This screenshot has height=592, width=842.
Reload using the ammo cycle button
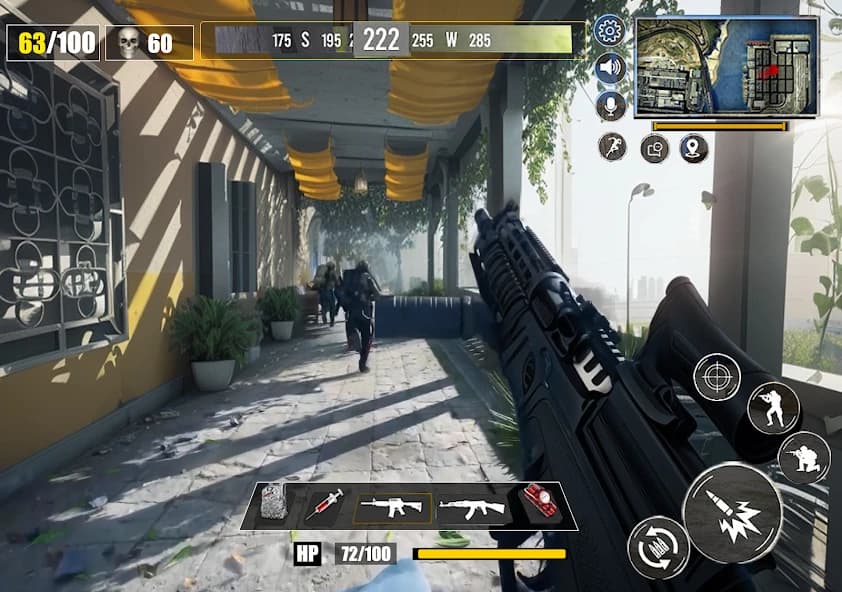[658, 547]
